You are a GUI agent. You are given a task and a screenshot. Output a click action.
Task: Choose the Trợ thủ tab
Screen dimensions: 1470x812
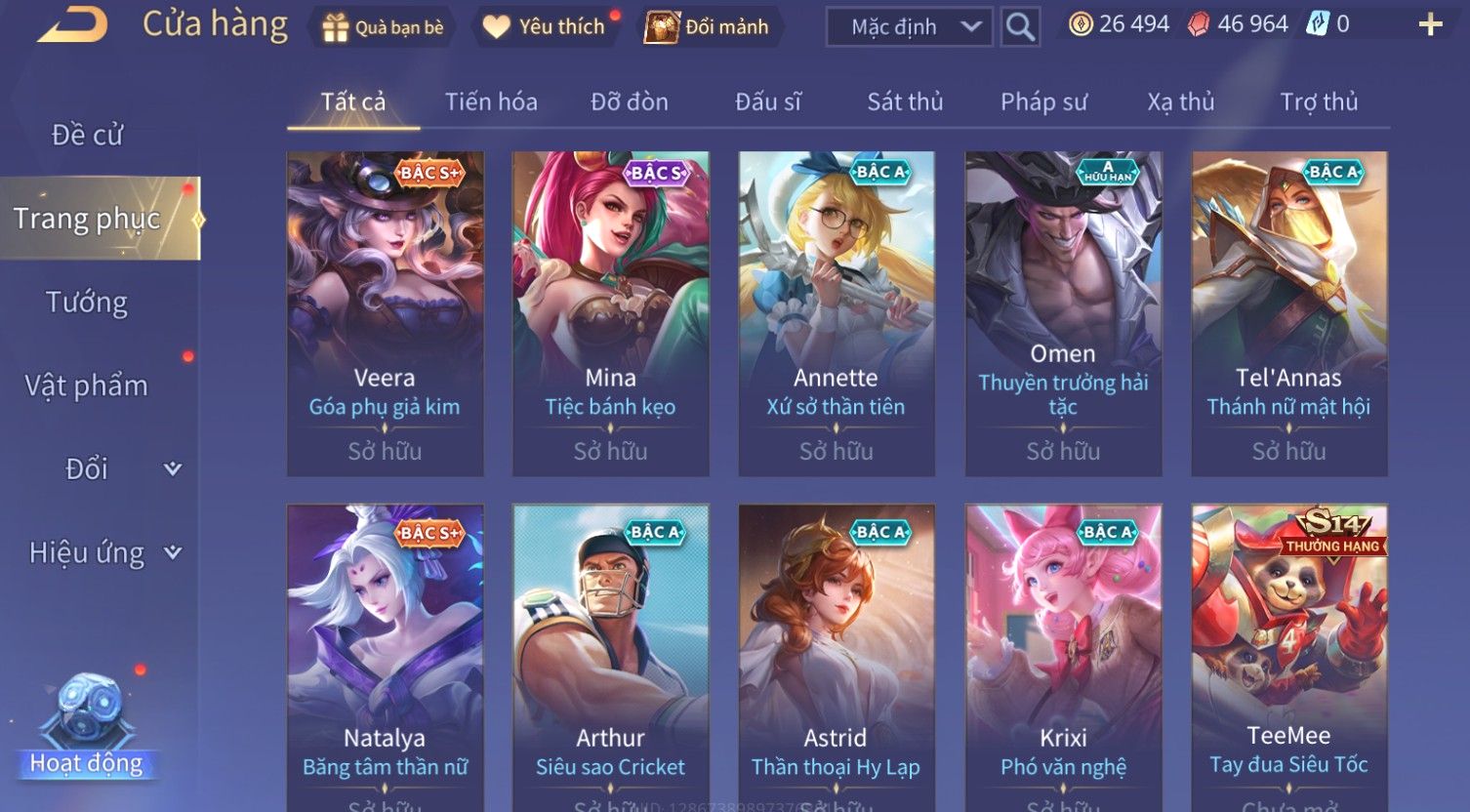1319,102
